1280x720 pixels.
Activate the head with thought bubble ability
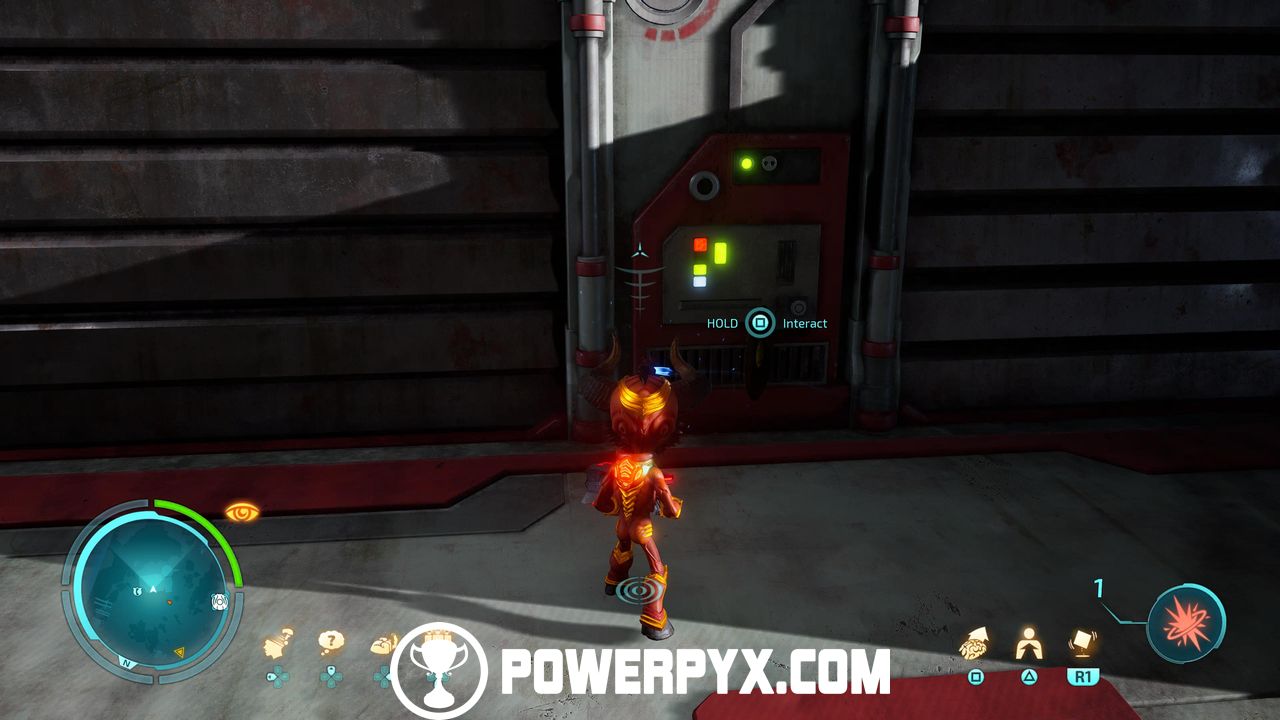coord(279,645)
